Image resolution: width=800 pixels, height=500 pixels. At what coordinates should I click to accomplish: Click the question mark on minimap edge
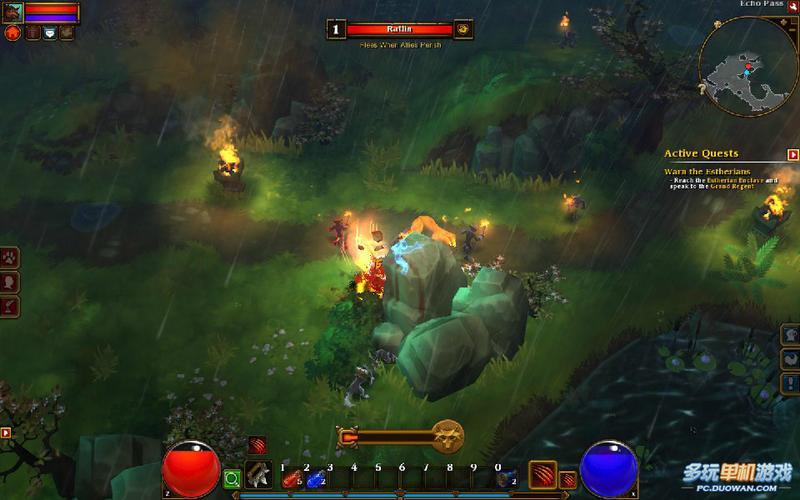point(703,90)
